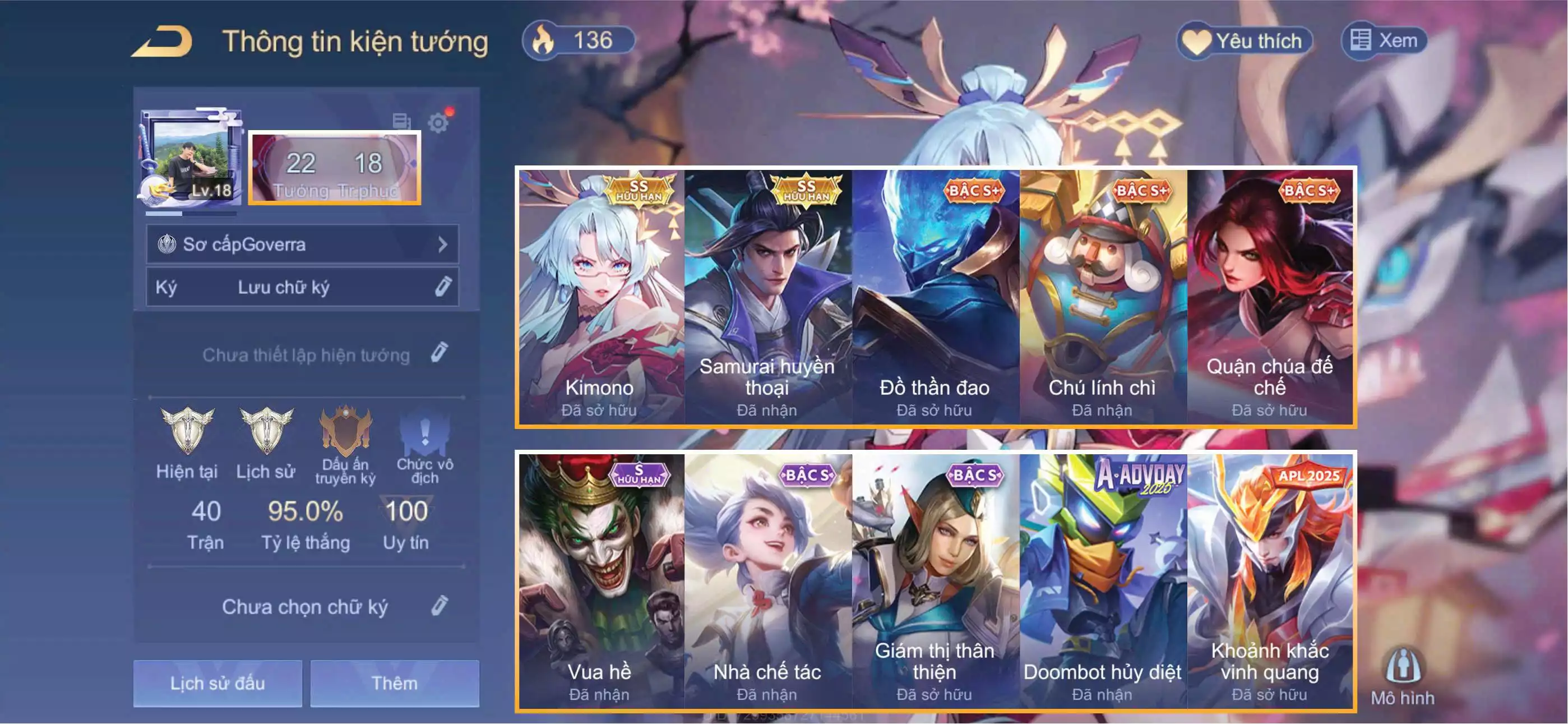
Task: Open the Sơ cấp Goverra rank row
Action: click(x=303, y=245)
